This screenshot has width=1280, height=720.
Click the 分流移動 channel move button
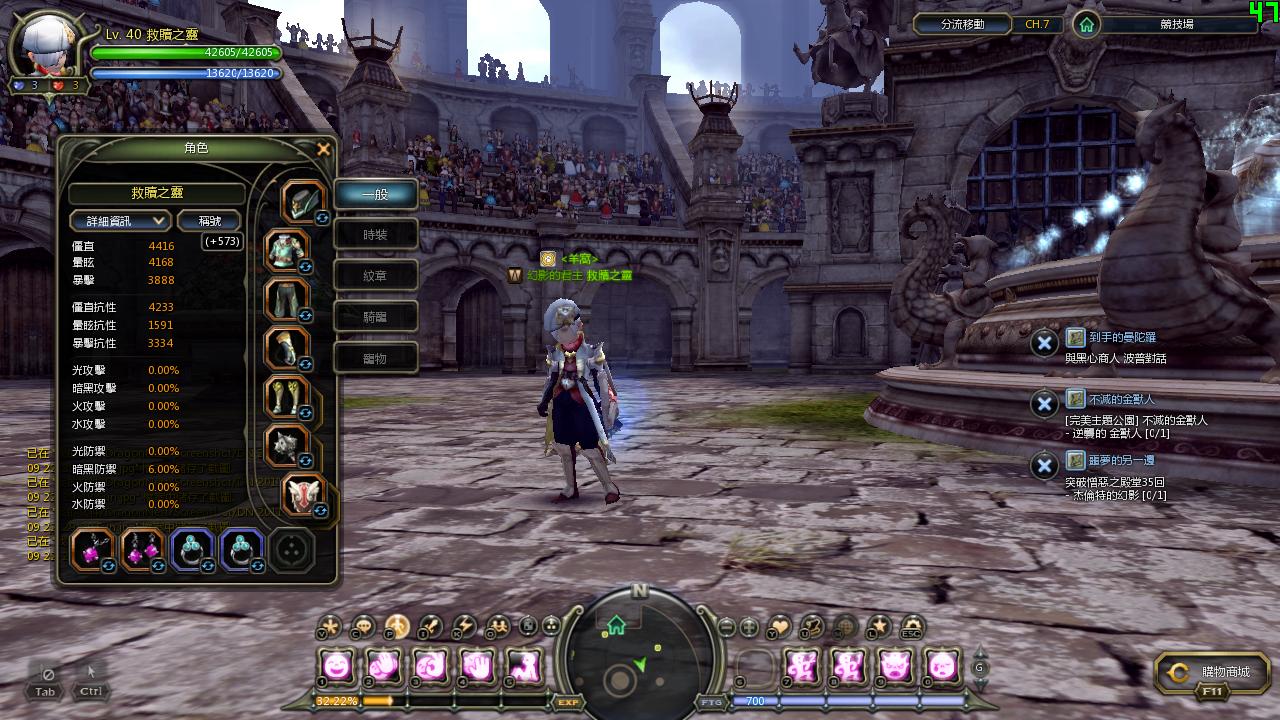[x=962, y=24]
